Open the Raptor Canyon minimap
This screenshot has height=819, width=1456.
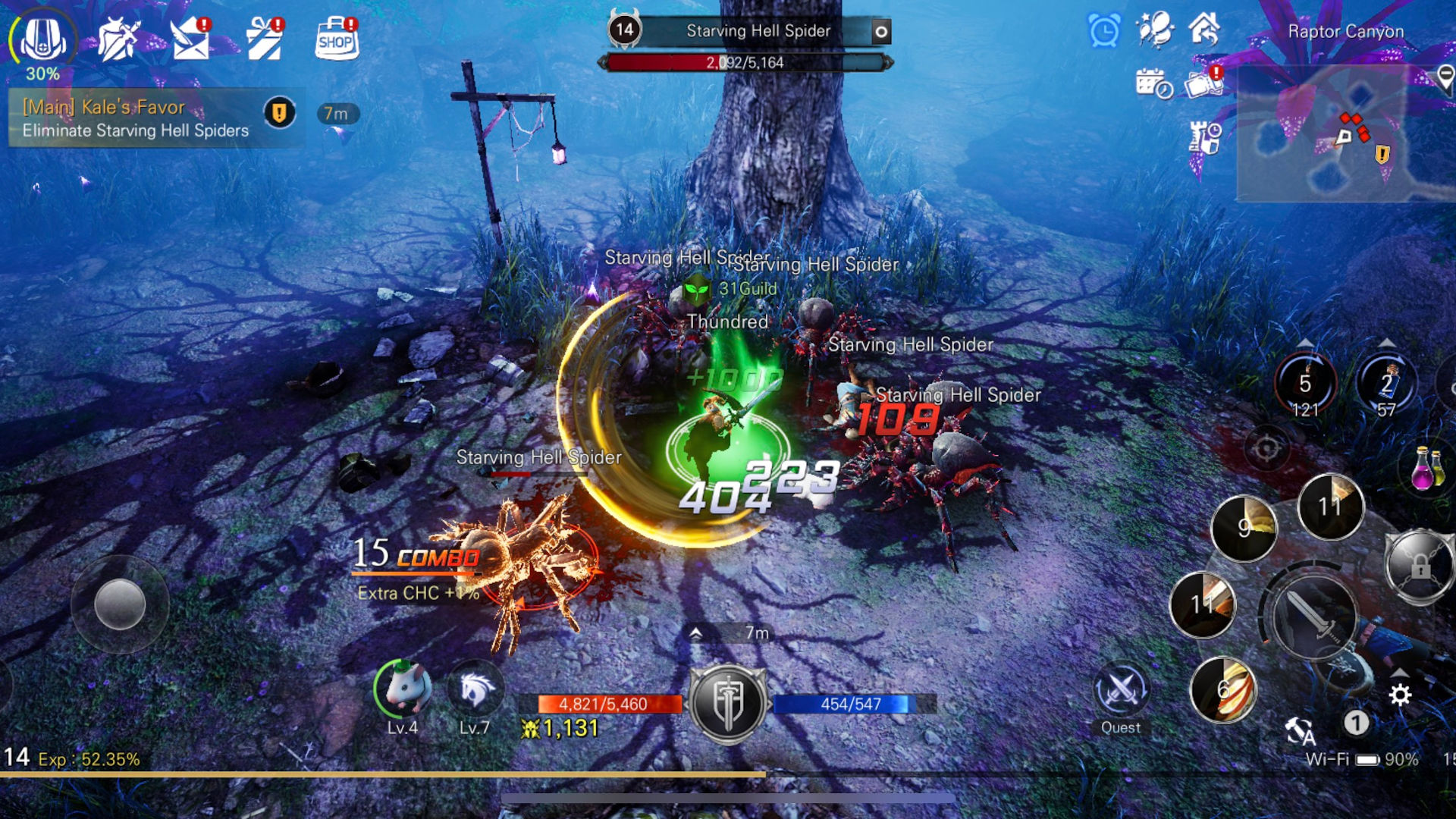(1344, 133)
